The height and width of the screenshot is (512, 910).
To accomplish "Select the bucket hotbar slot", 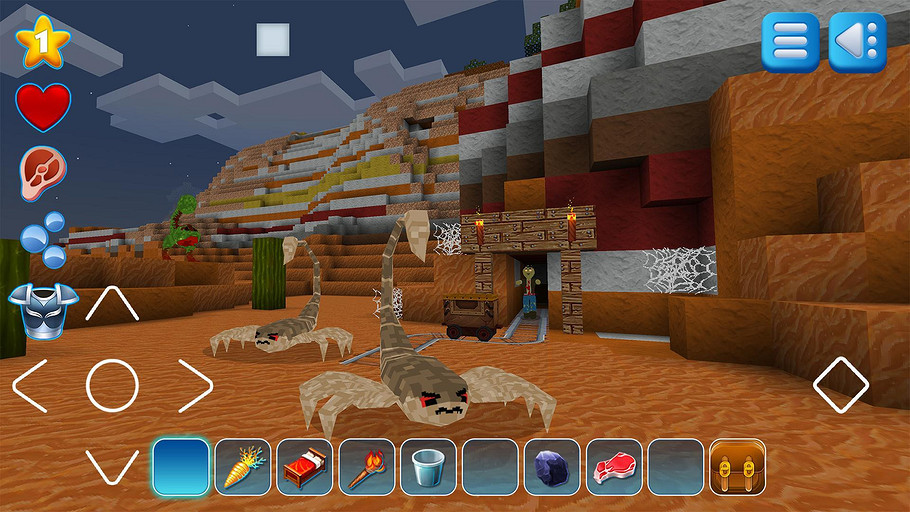I will tap(429, 467).
